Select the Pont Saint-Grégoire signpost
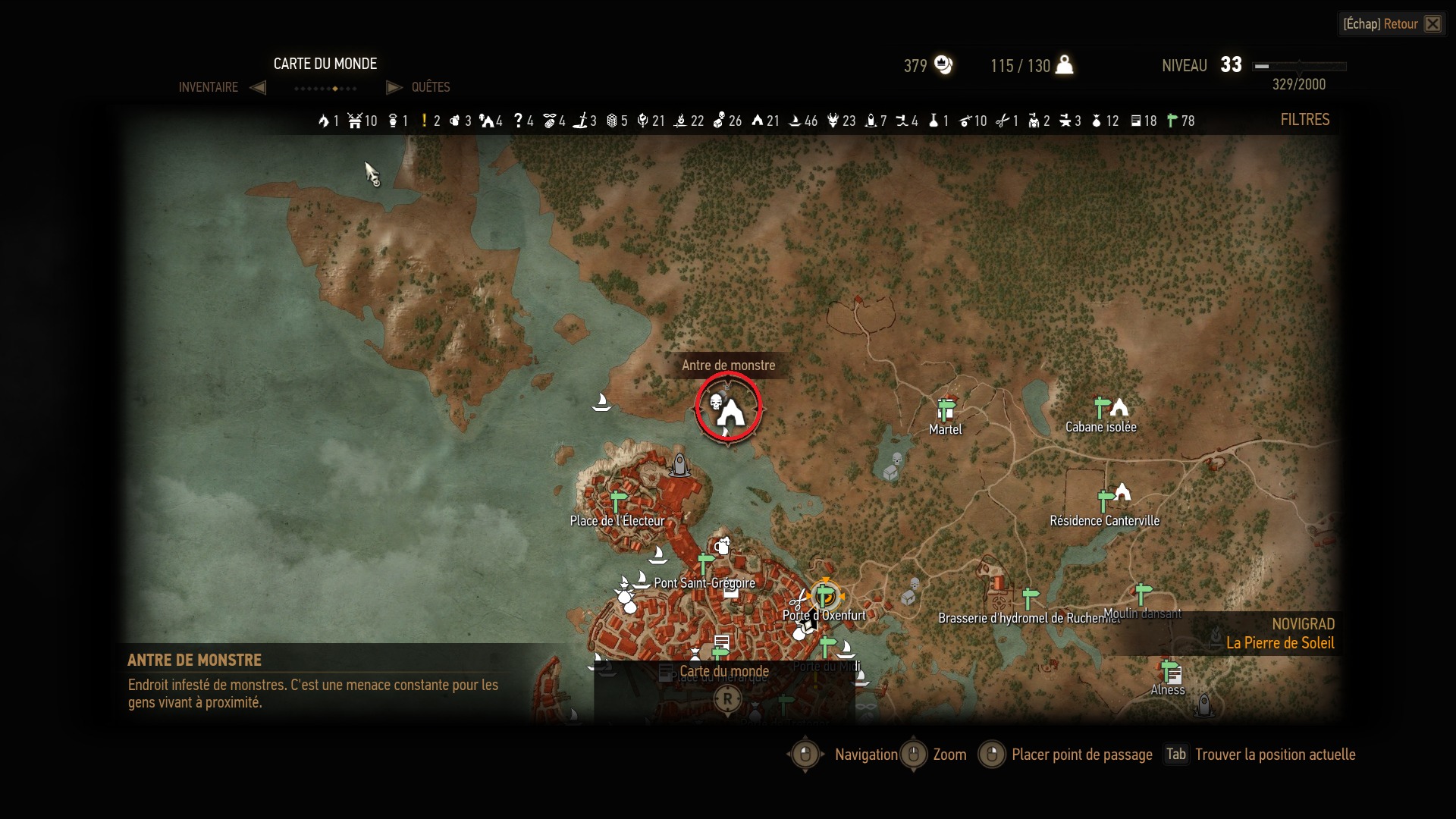The image size is (1456, 819). point(705,564)
